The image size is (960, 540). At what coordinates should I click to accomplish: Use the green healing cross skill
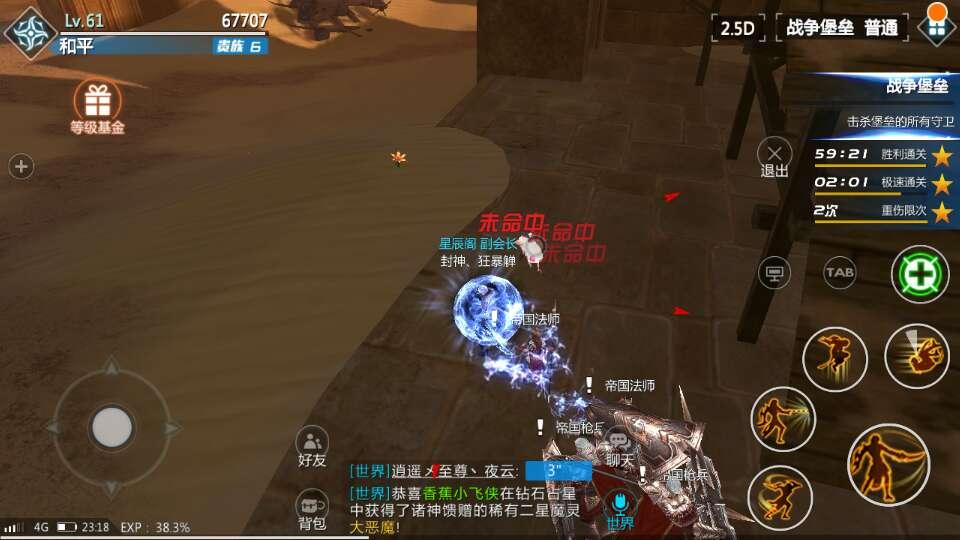pyautogui.click(x=920, y=273)
